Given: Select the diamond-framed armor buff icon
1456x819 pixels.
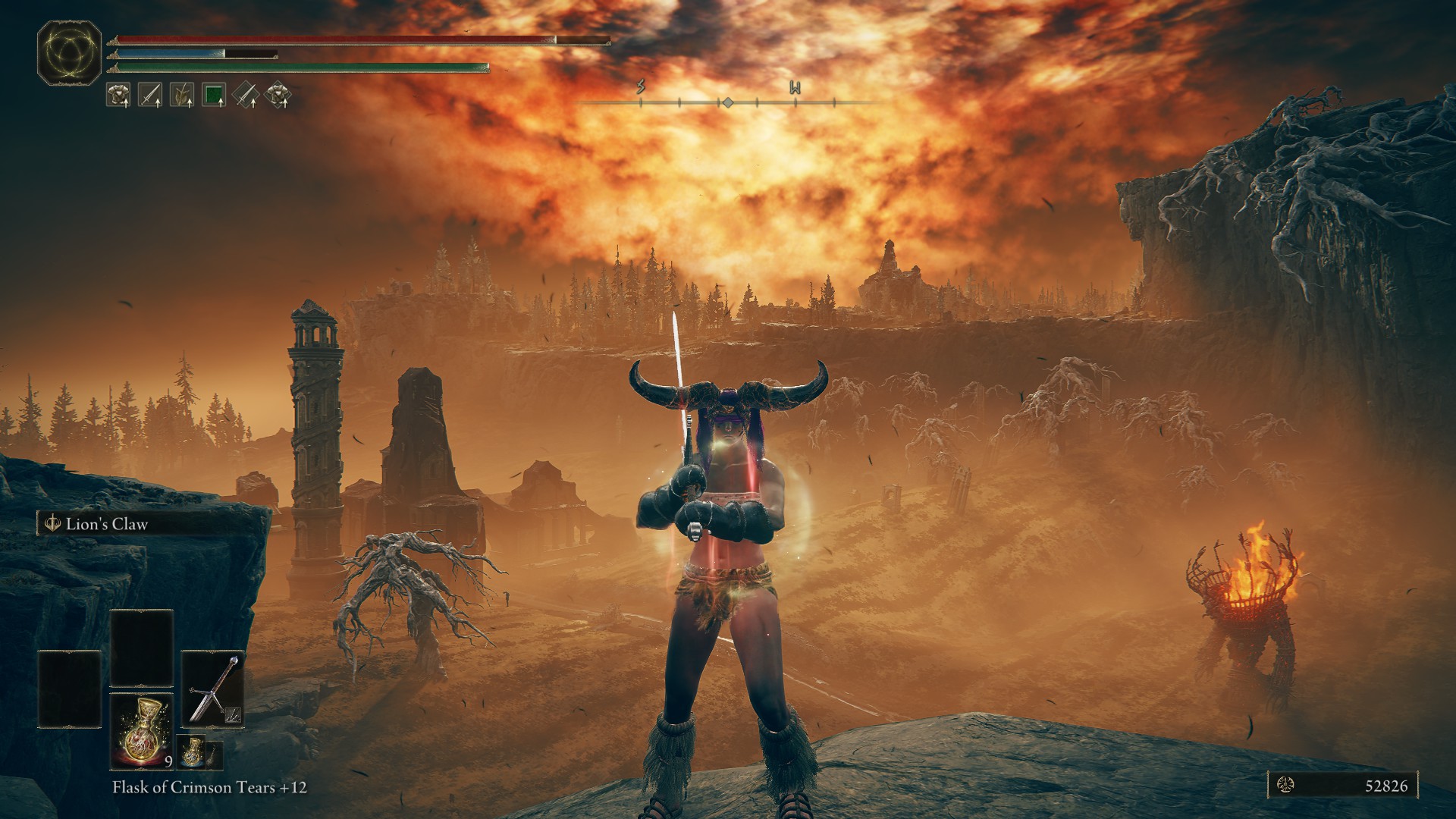Looking at the screenshot, I should pyautogui.click(x=279, y=95).
